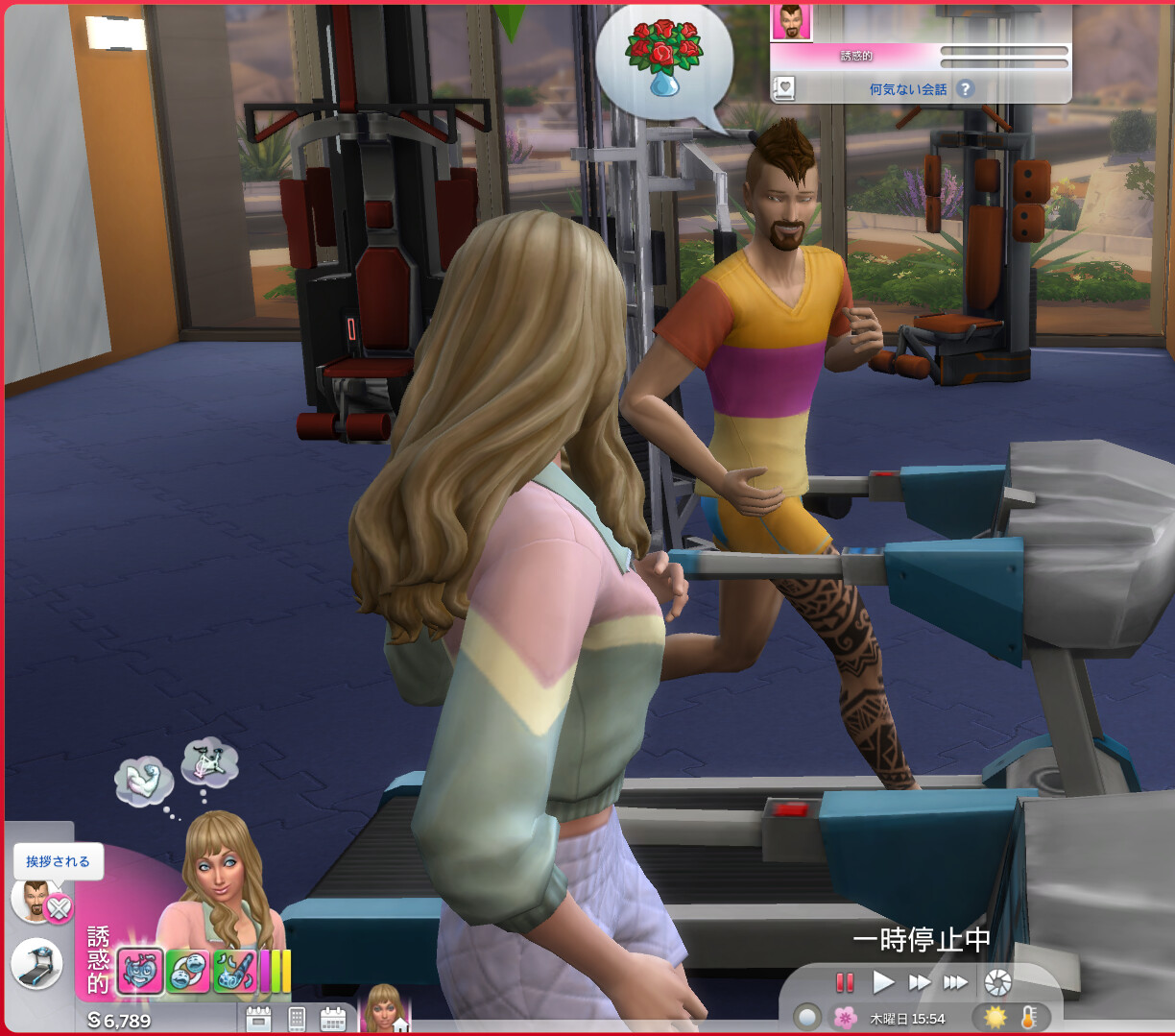Click the pink cherry blossom season icon

point(845,1018)
